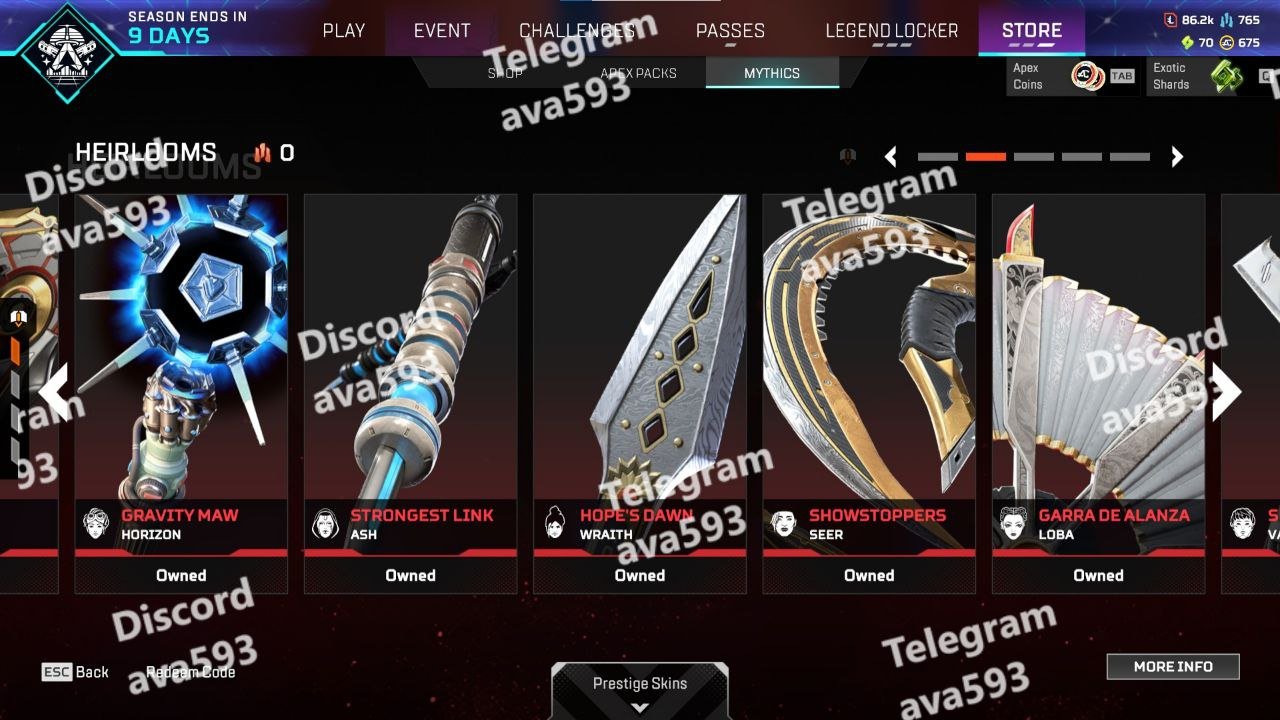
Task: Click the More Info button
Action: [x=1173, y=667]
